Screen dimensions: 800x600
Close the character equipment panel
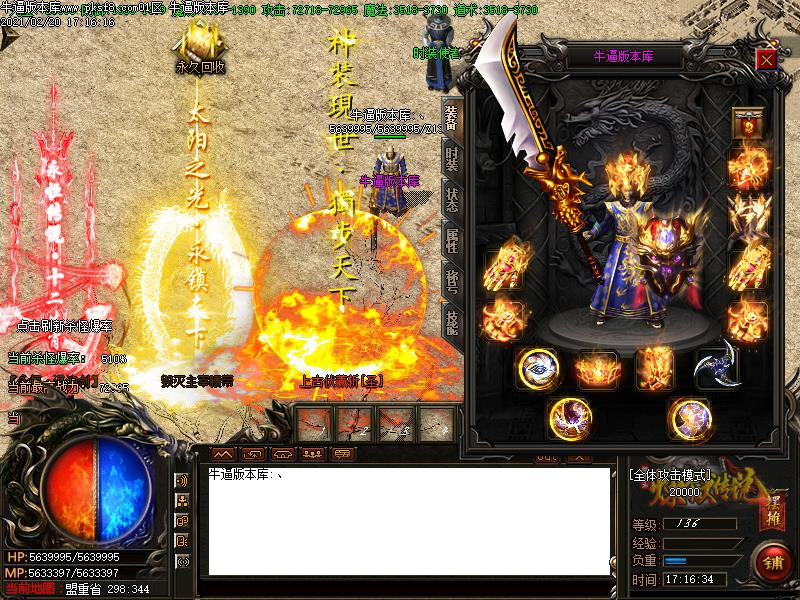point(766,58)
